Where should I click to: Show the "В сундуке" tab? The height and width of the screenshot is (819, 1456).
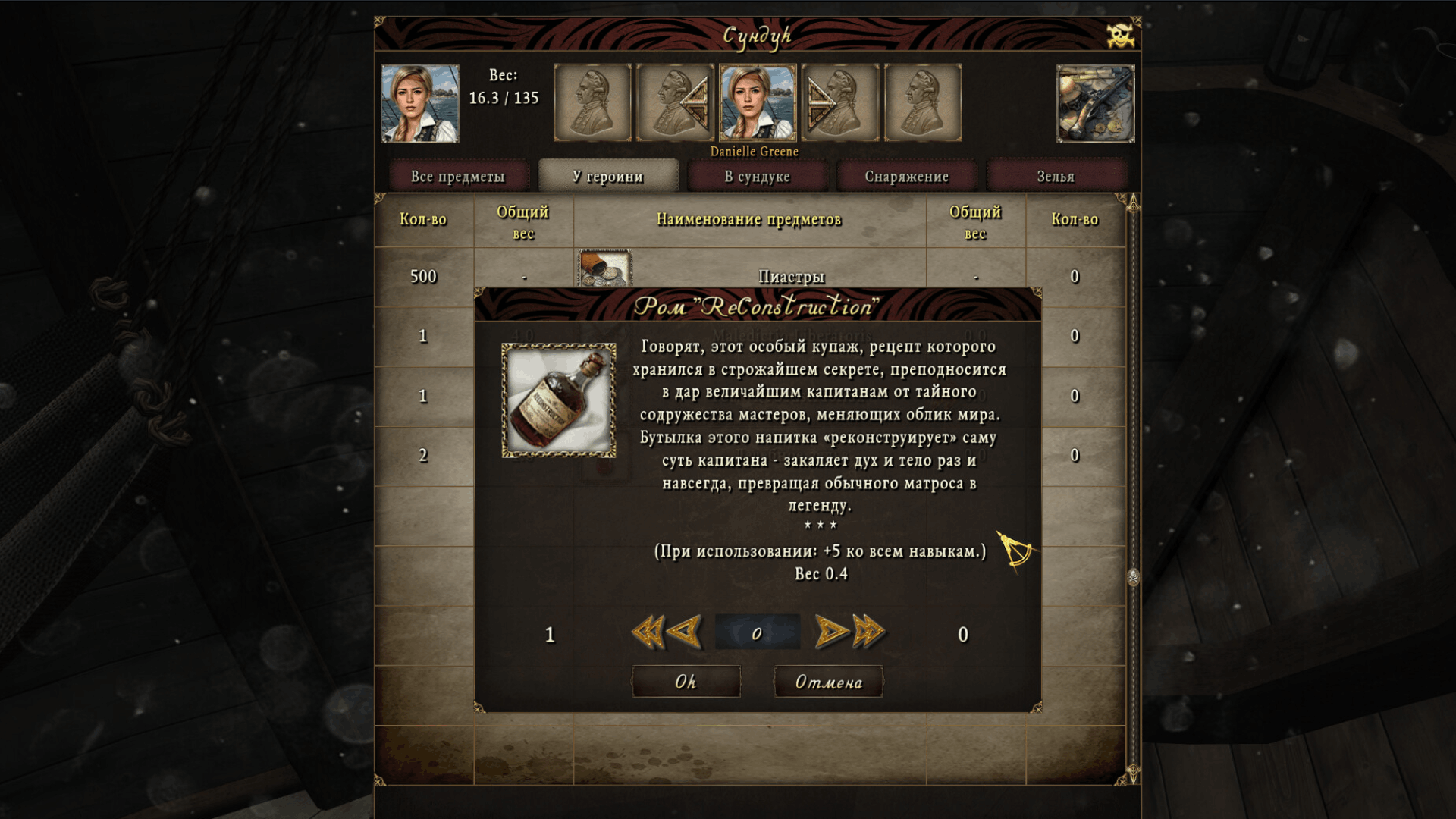pos(757,177)
